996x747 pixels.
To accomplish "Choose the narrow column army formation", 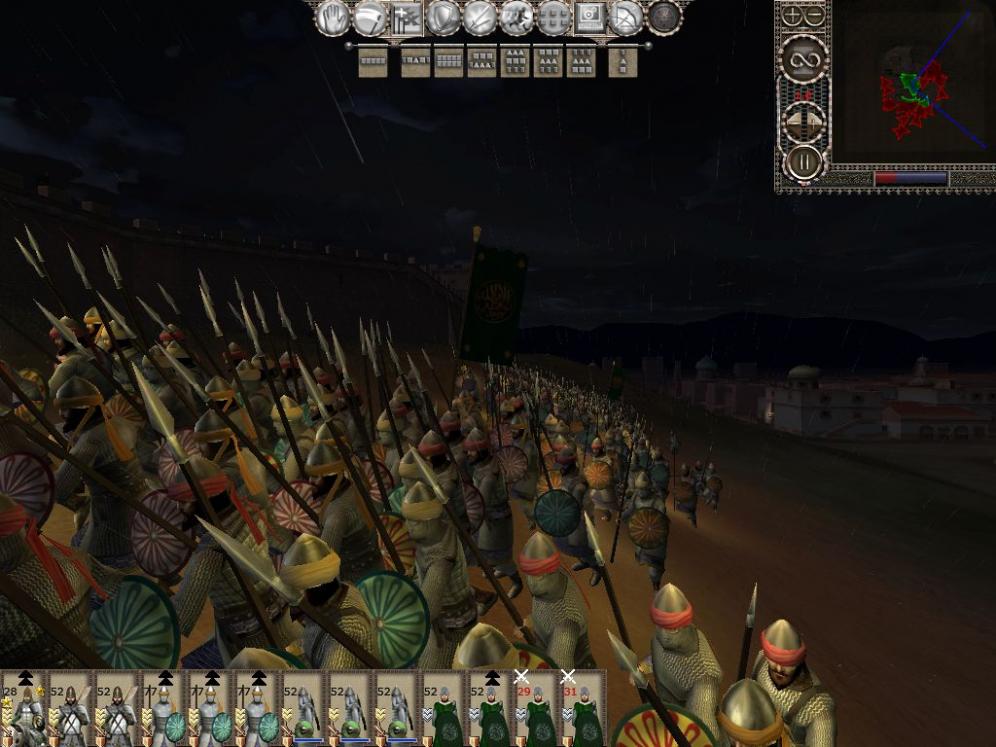I will click(x=622, y=62).
